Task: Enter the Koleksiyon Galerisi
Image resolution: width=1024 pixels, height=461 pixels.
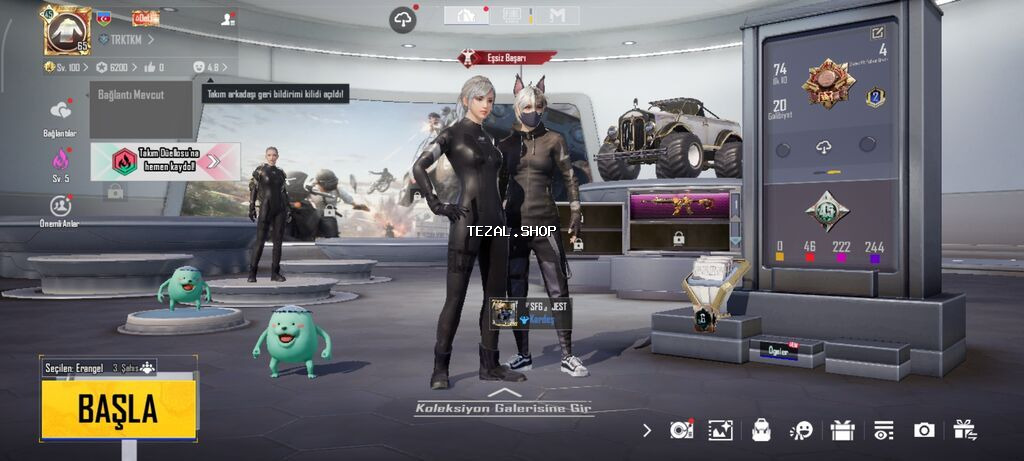Action: [504, 407]
